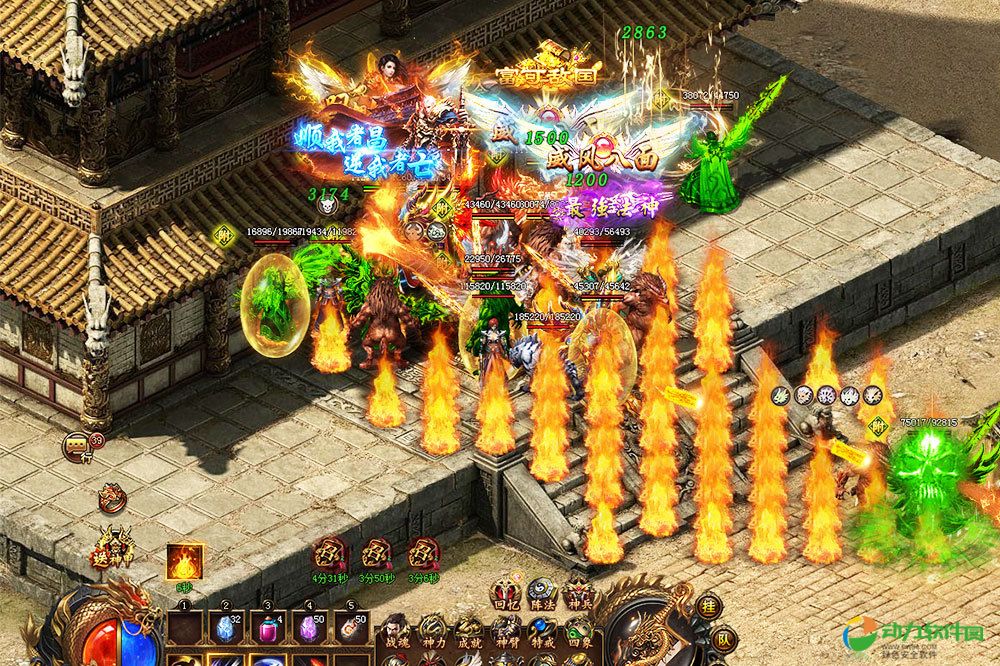Viewport: 1000px width, 666px height.
Task: Use the pink potion in hotbar slot 3
Action: [x=266, y=628]
